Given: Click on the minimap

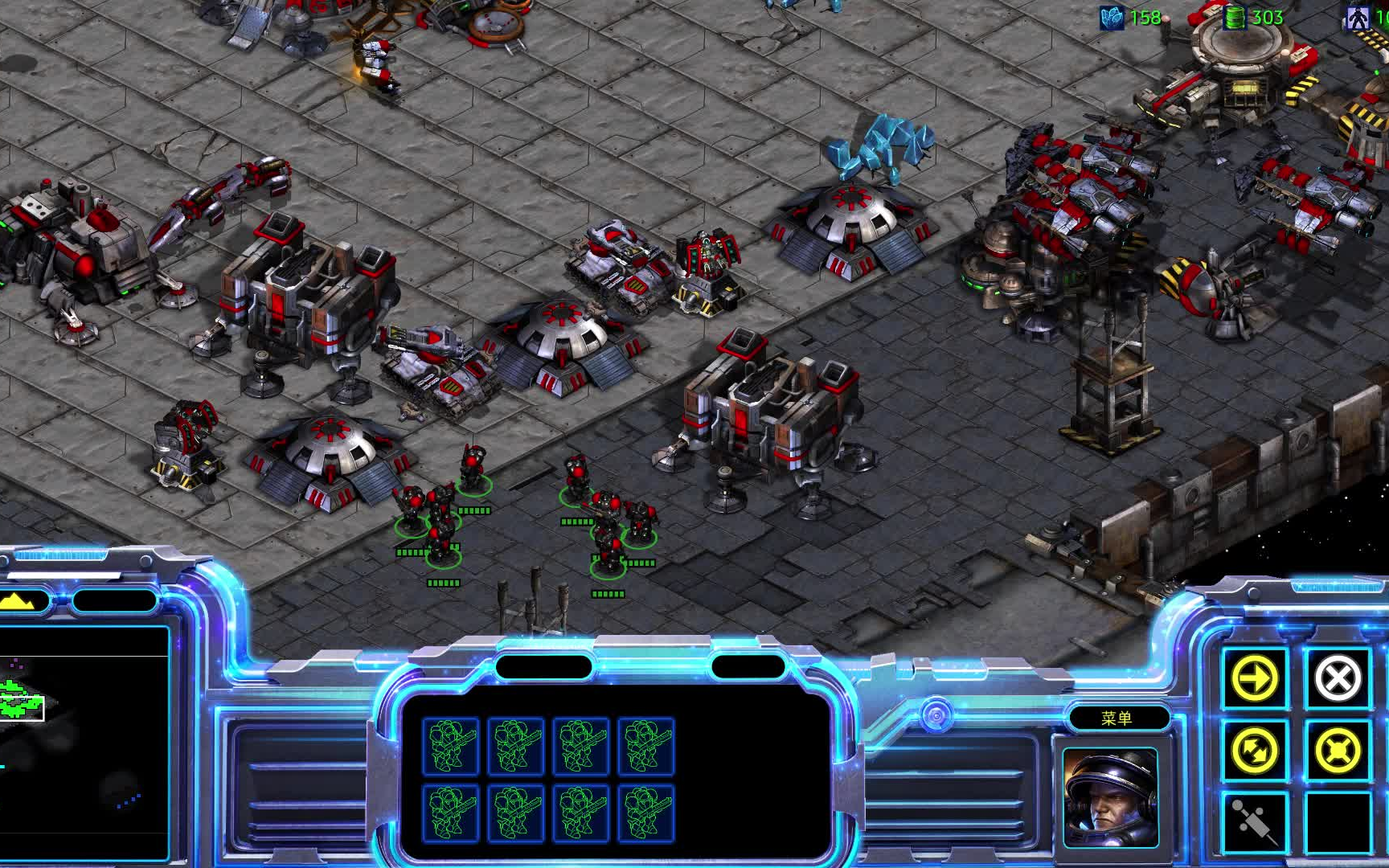Looking at the screenshot, I should [x=80, y=739].
